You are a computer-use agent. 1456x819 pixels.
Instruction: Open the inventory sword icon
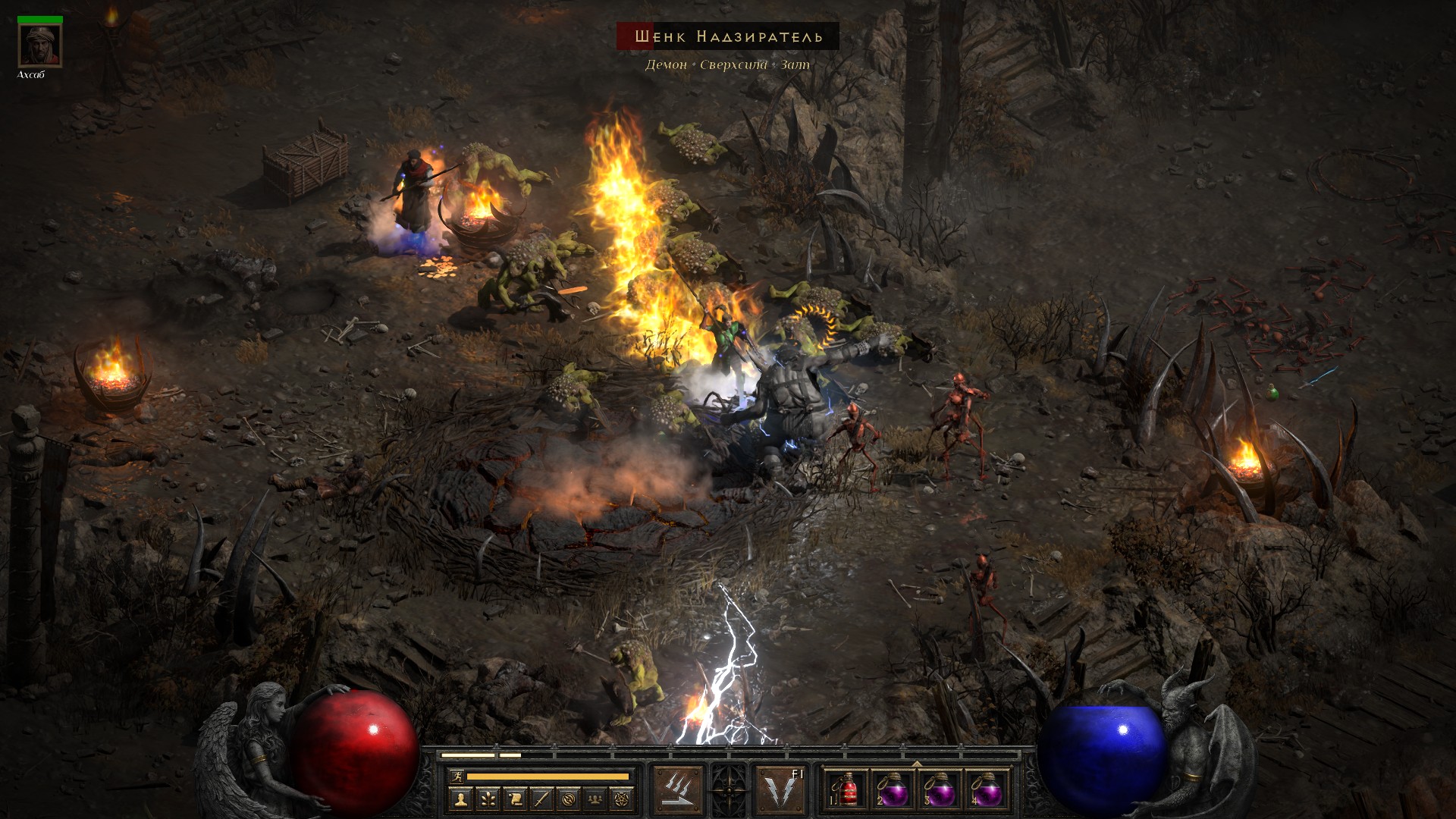pyautogui.click(x=541, y=799)
